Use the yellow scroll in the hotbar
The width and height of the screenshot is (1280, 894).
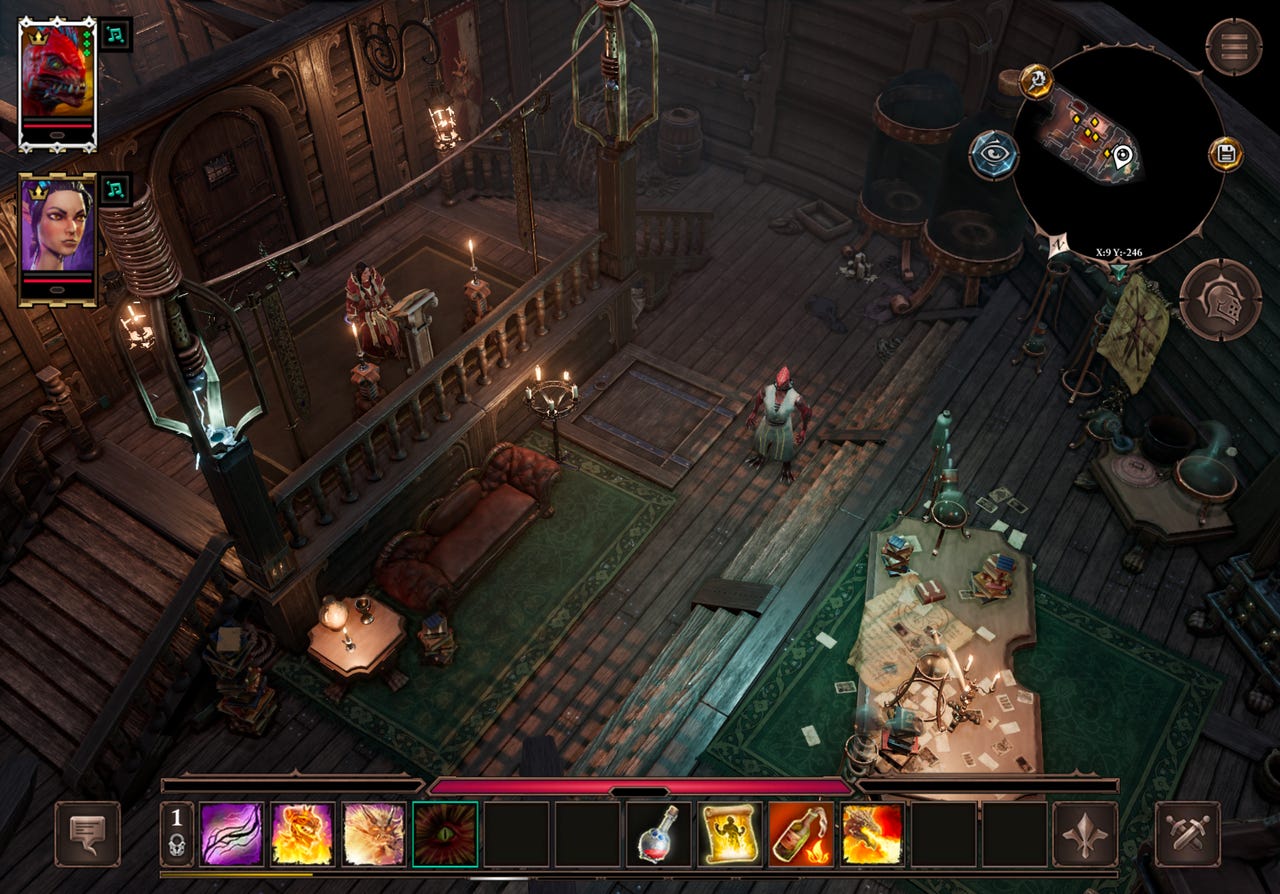729,834
